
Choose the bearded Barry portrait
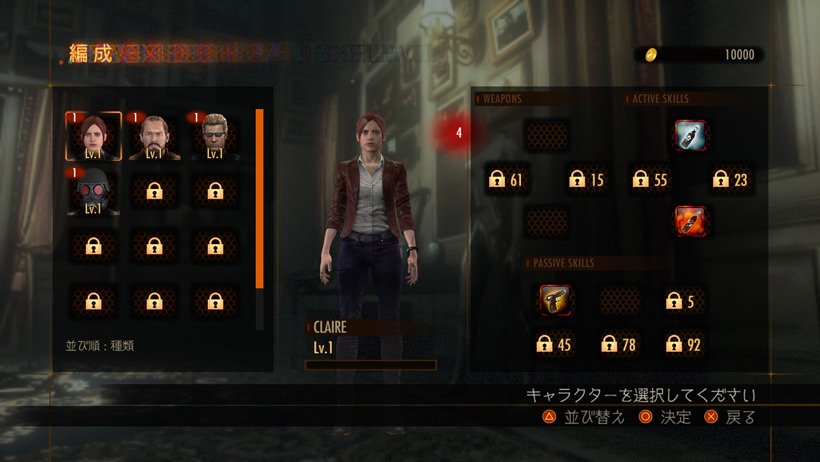[x=154, y=137]
